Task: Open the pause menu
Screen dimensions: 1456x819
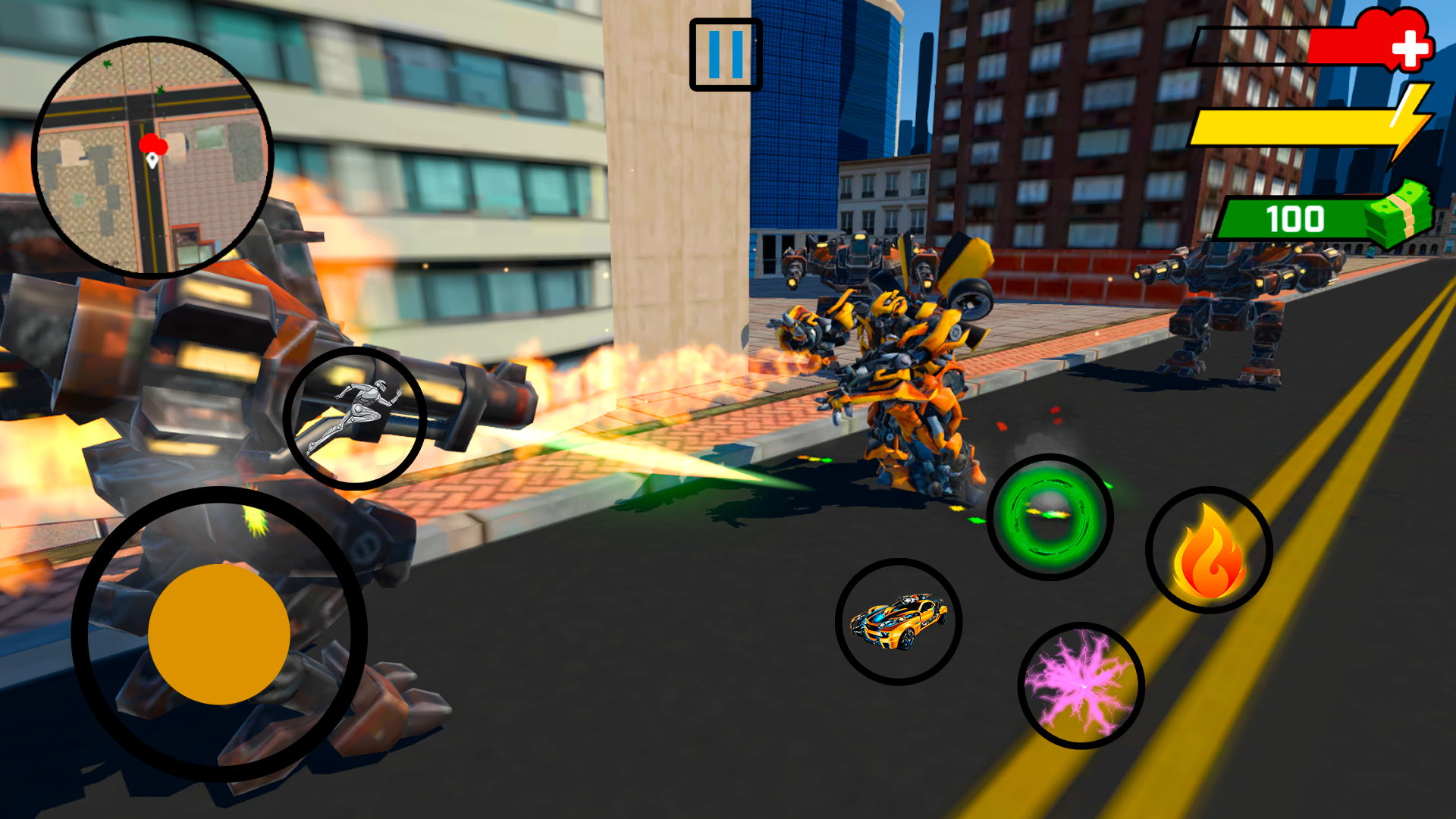Action: 725,55
